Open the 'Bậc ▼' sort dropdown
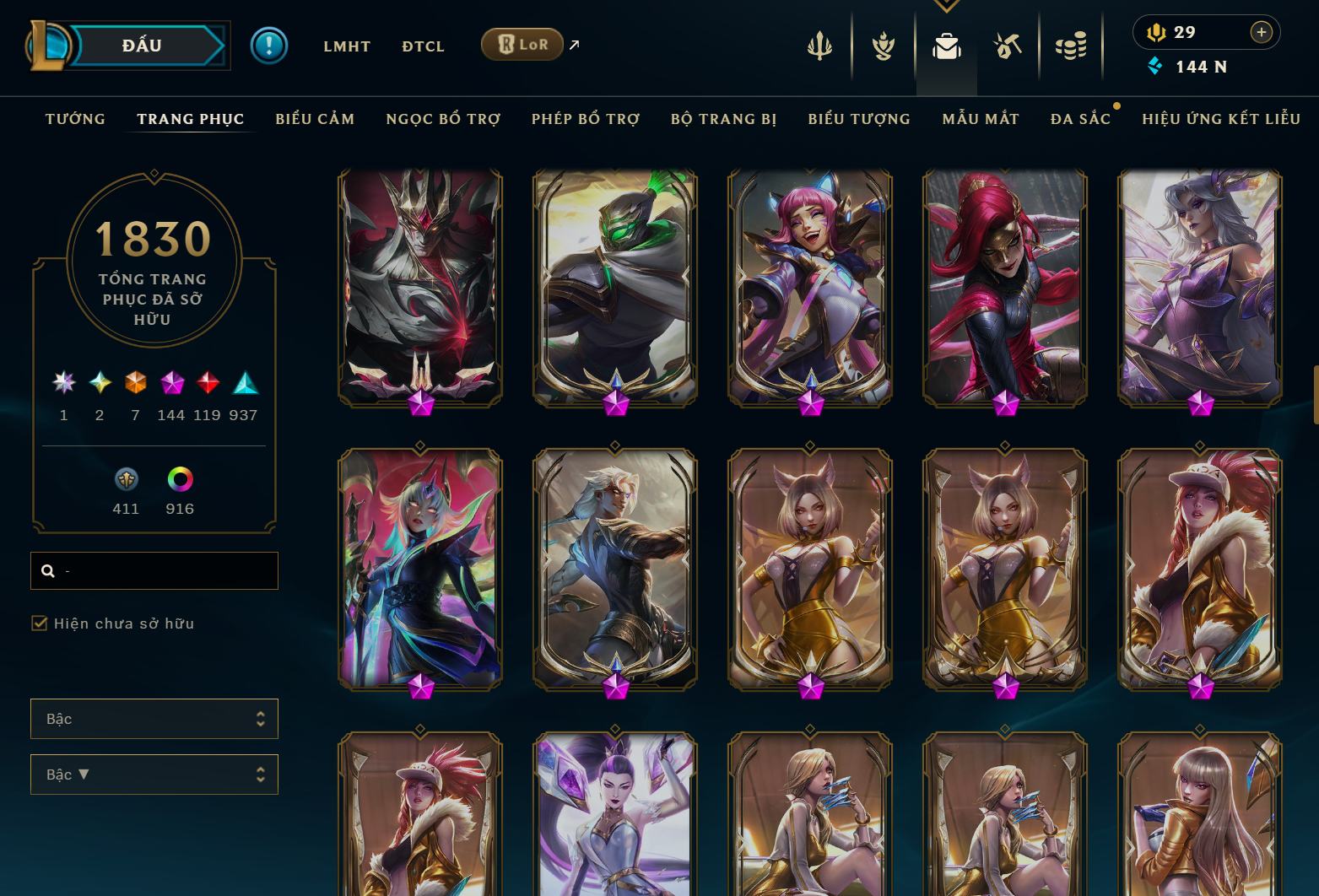This screenshot has width=1319, height=896. pyautogui.click(x=154, y=774)
